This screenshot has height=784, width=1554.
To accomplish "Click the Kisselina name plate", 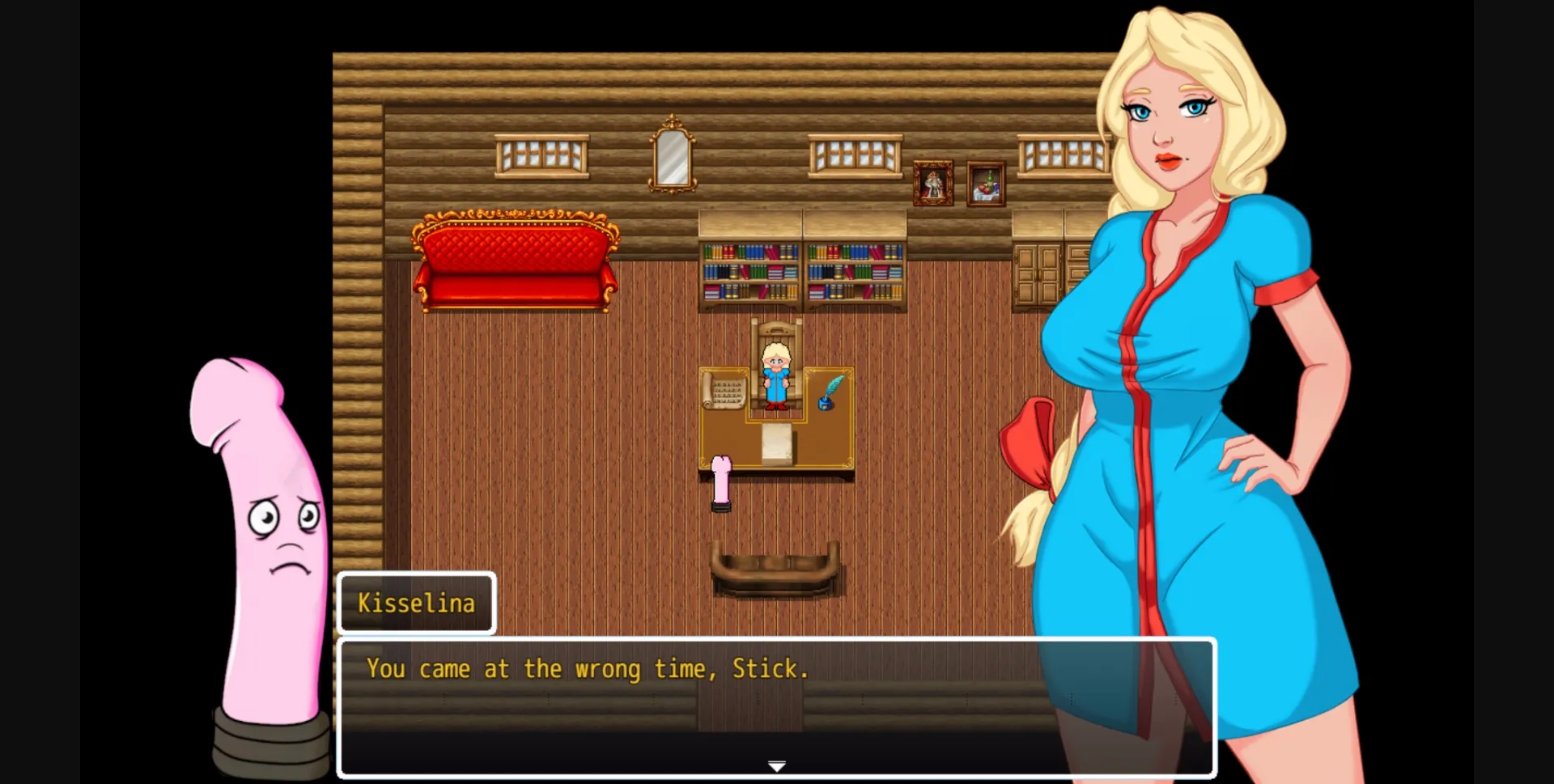I will [x=416, y=602].
